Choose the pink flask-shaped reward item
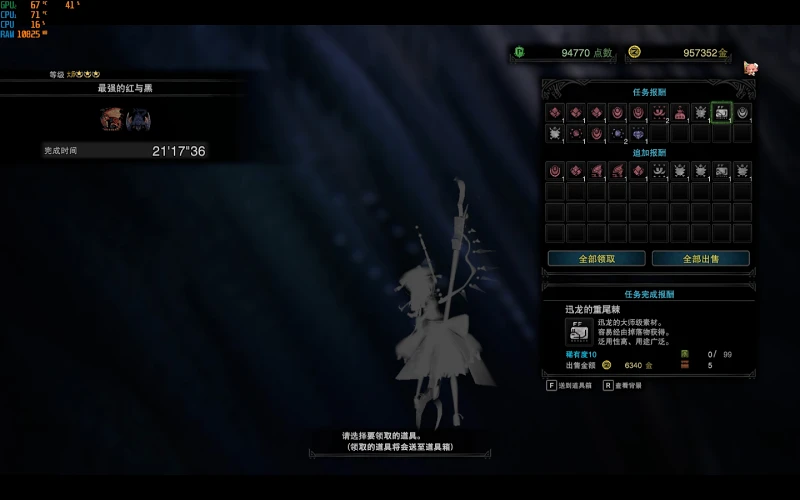 (x=680, y=113)
